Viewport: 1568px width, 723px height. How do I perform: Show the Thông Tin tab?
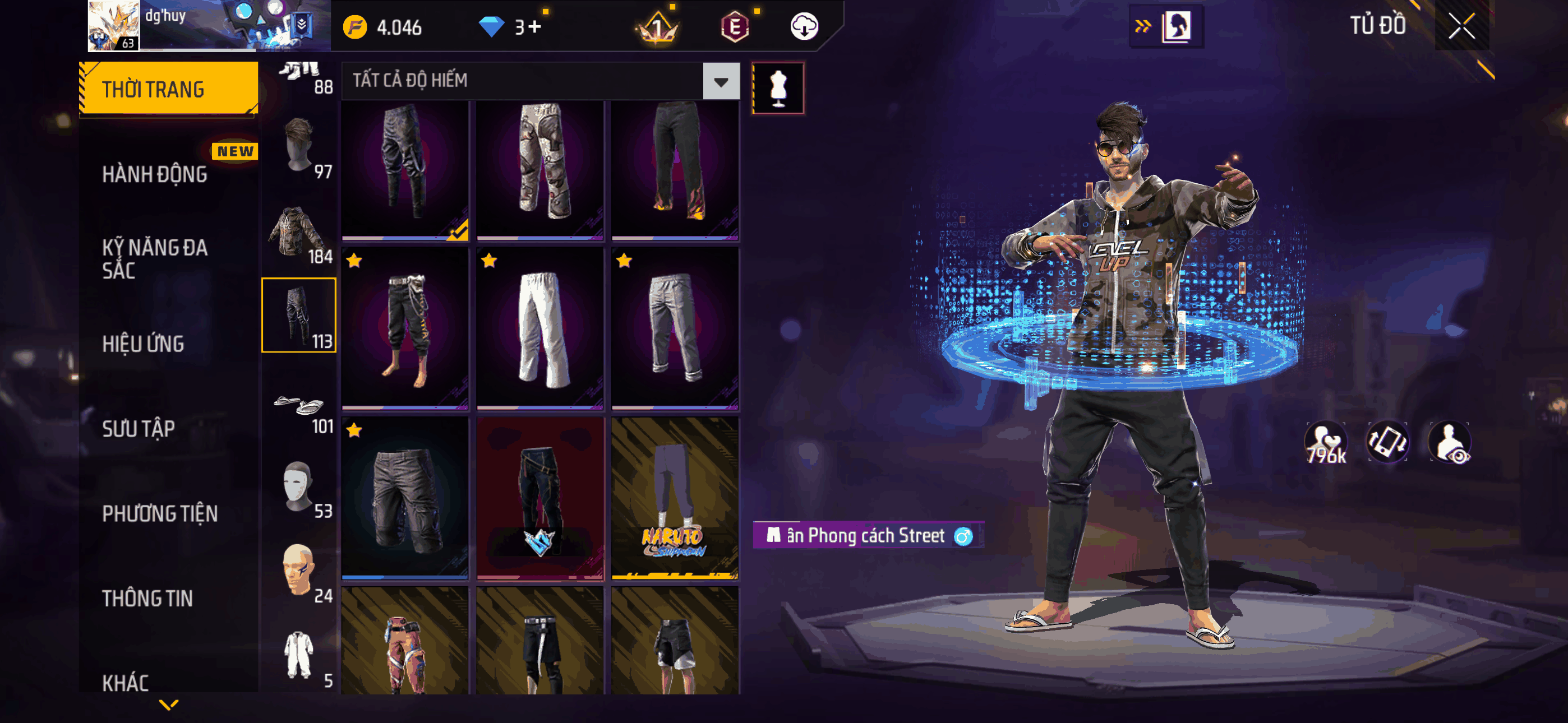coord(147,597)
